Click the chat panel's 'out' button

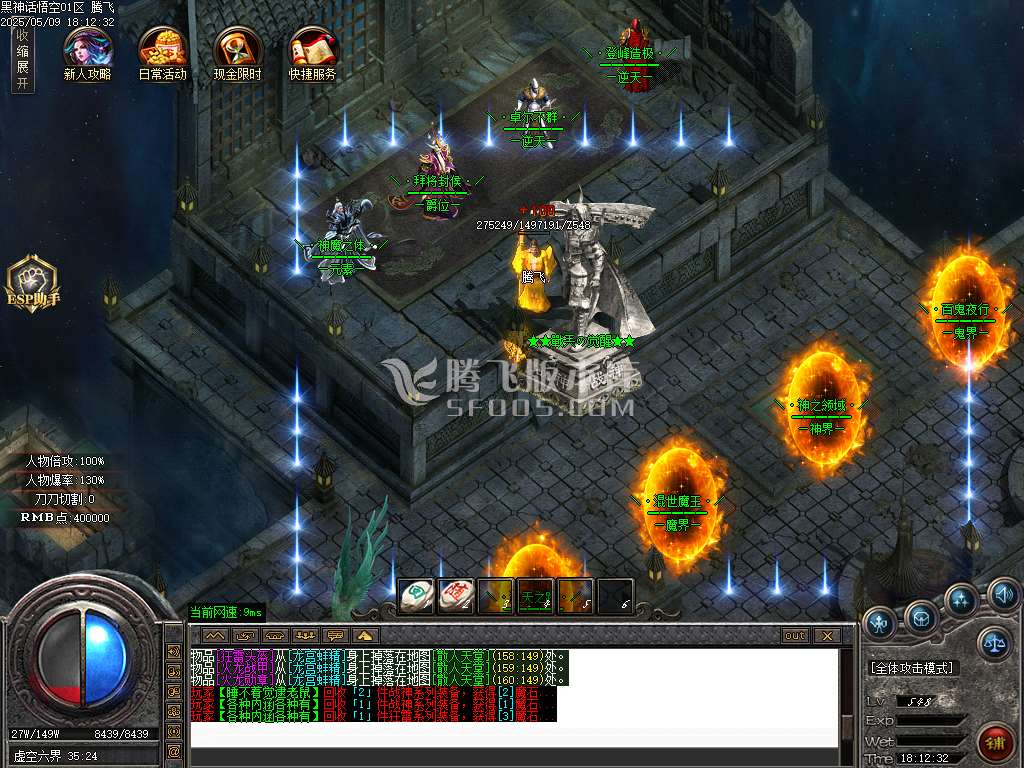click(x=795, y=635)
